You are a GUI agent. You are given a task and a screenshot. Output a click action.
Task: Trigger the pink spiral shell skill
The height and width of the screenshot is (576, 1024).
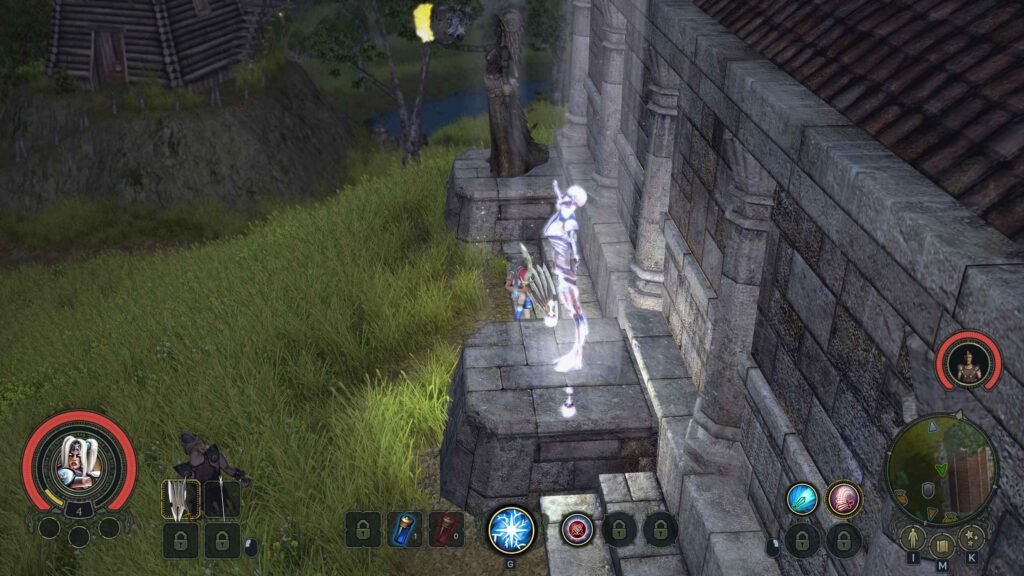tap(844, 499)
